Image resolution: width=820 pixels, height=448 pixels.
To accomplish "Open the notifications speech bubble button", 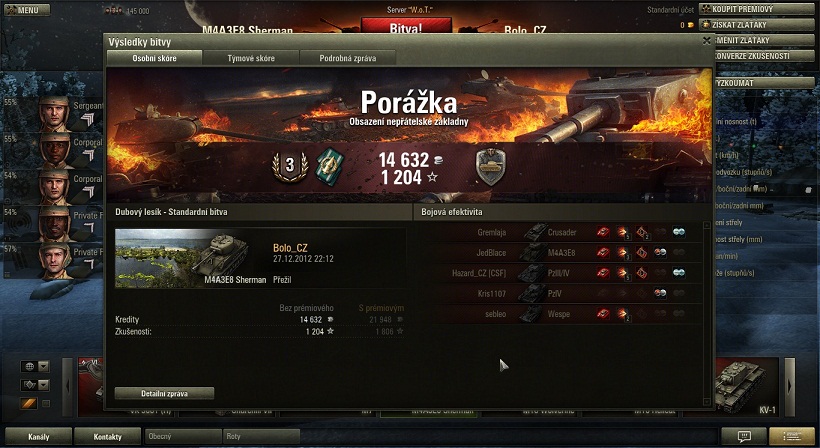I will point(744,437).
